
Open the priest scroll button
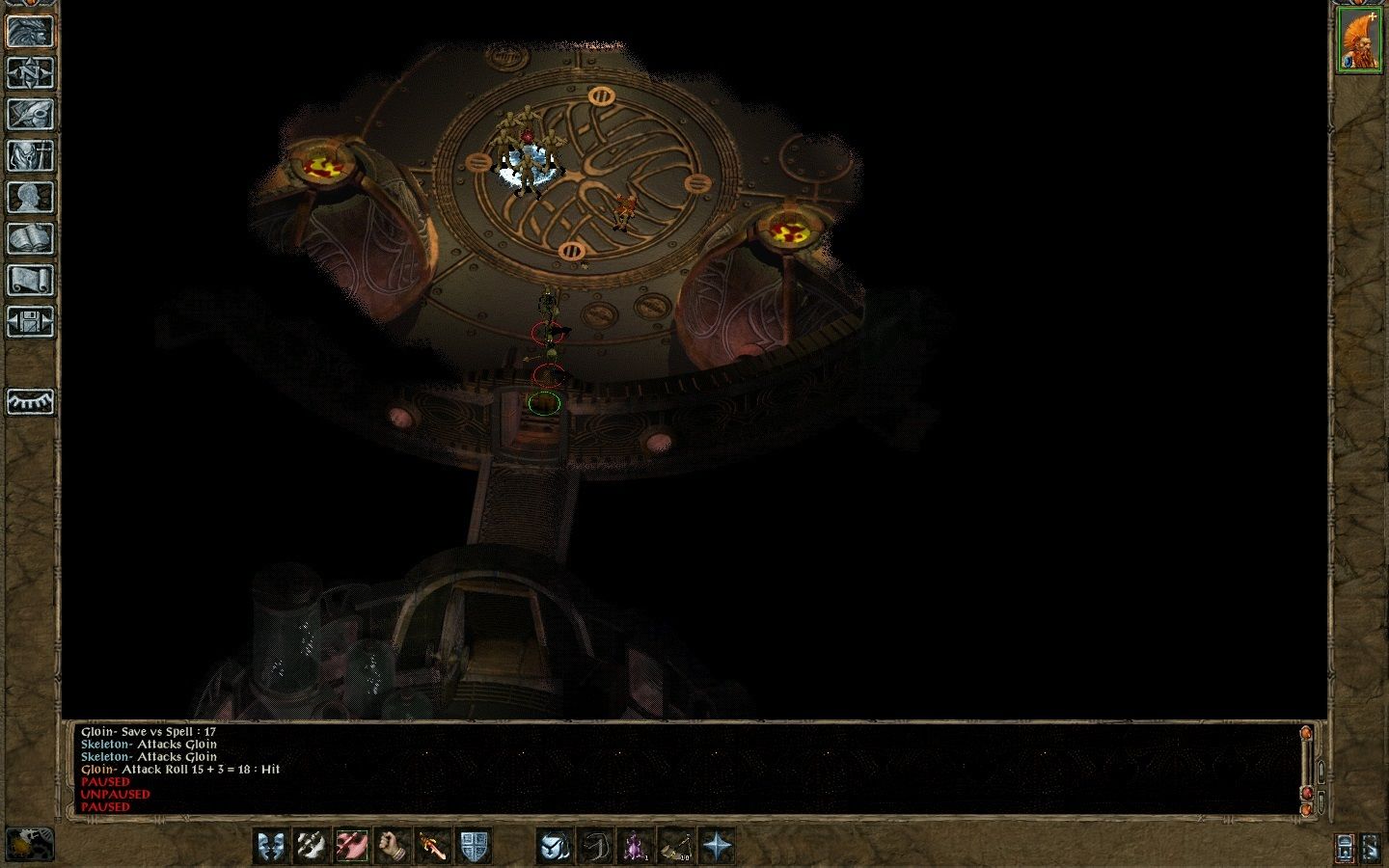[30, 281]
